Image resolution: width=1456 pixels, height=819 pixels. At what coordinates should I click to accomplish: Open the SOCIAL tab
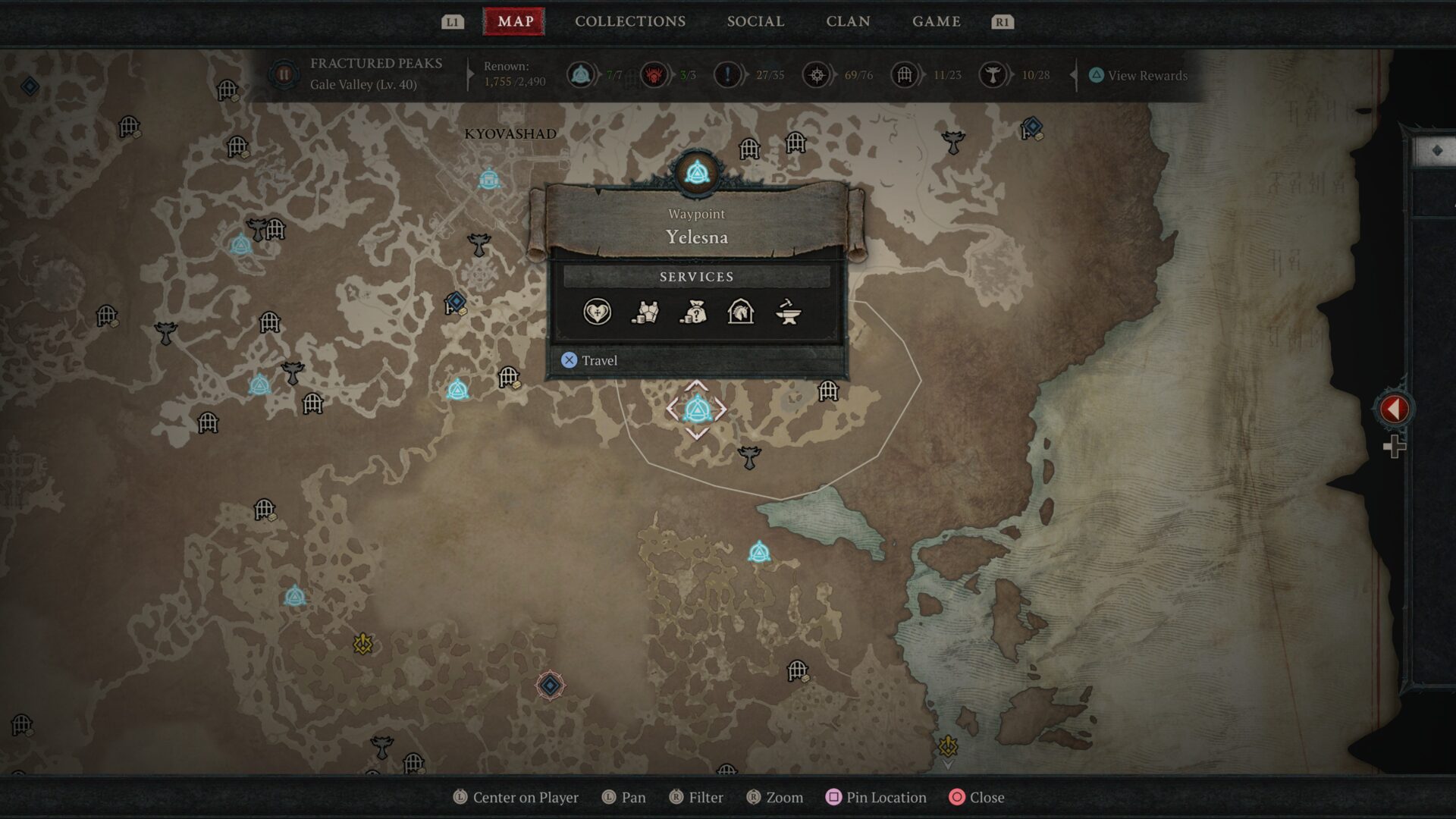pyautogui.click(x=755, y=21)
